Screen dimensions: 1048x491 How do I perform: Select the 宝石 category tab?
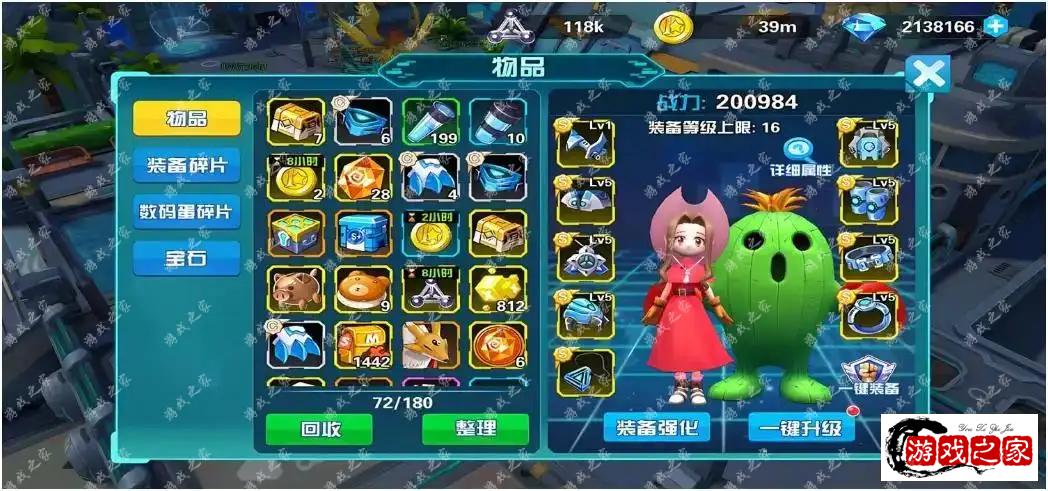[186, 258]
